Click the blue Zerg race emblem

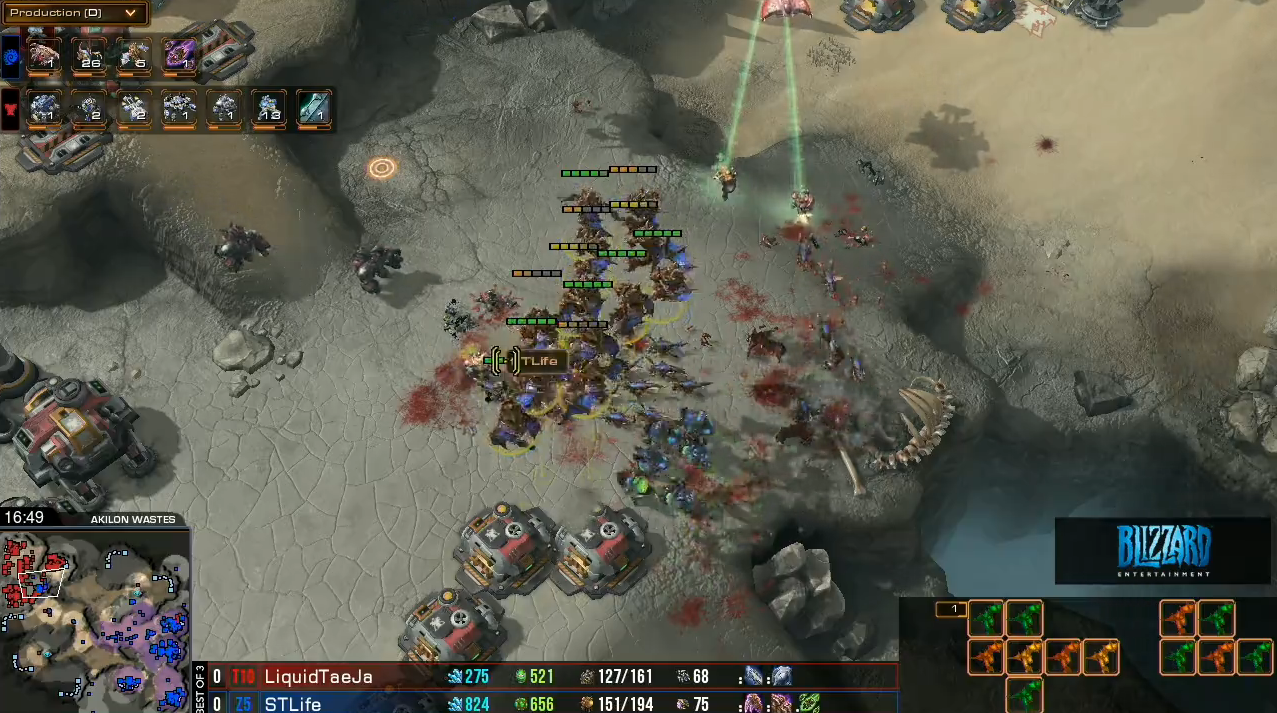pyautogui.click(x=11, y=56)
